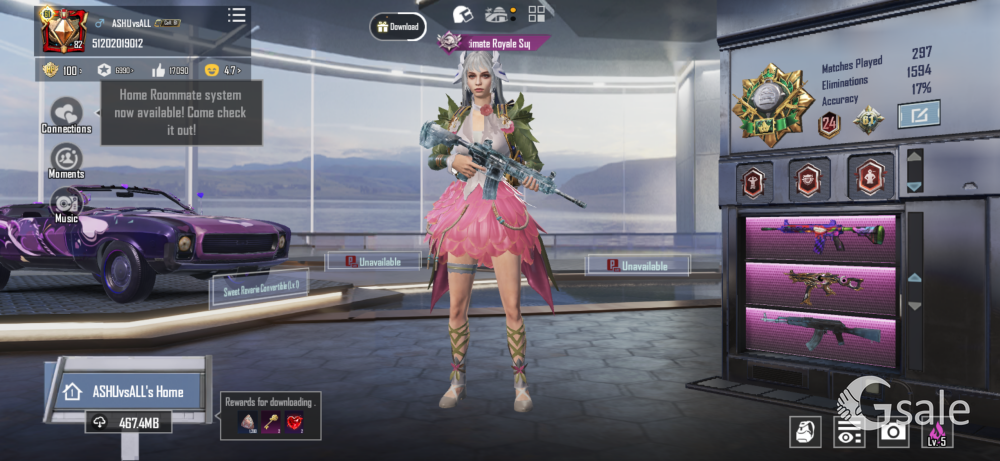The image size is (1000, 461).
Task: Open the Music player icon
Action: pos(66,203)
